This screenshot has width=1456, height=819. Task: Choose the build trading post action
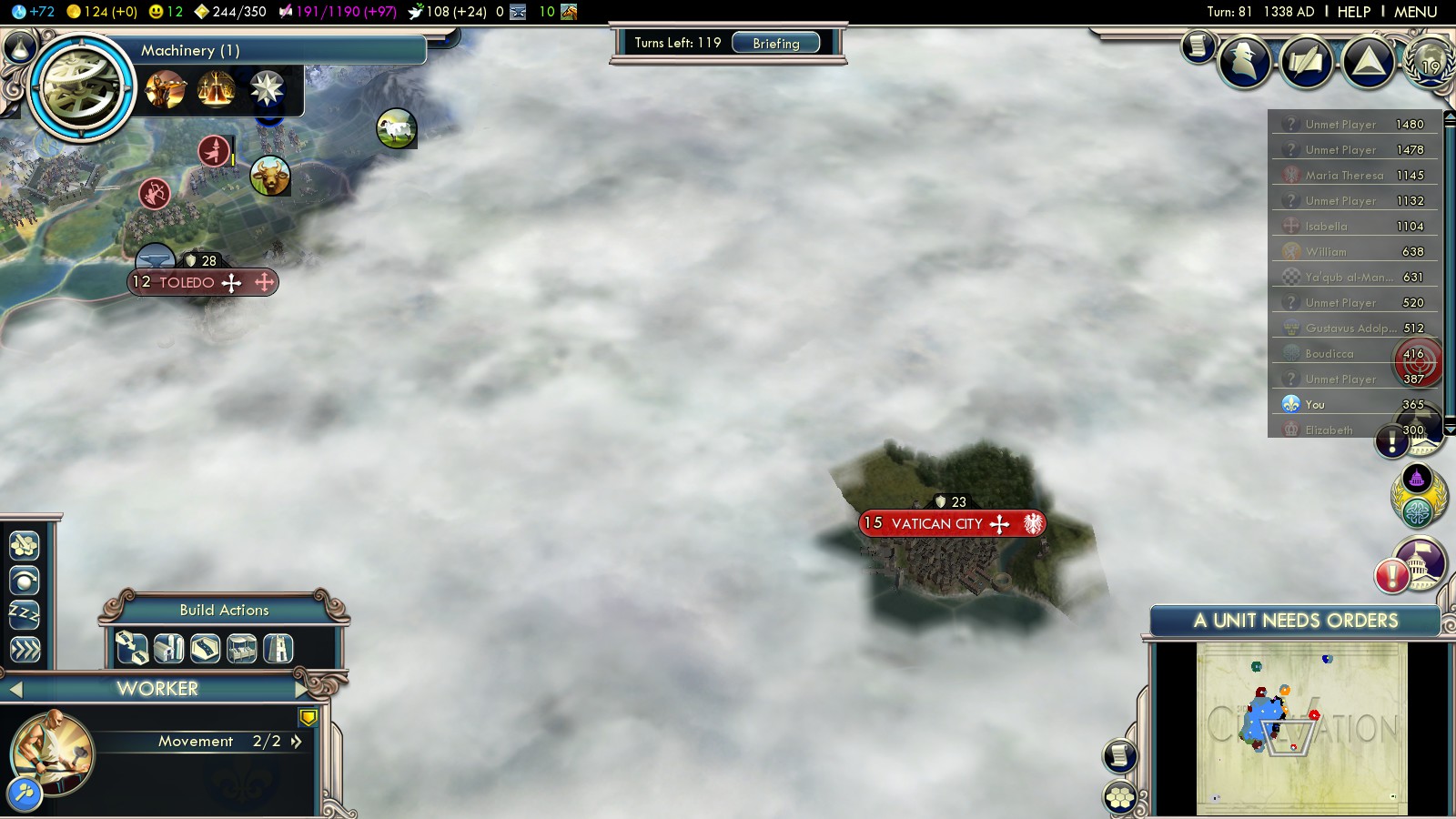click(241, 648)
